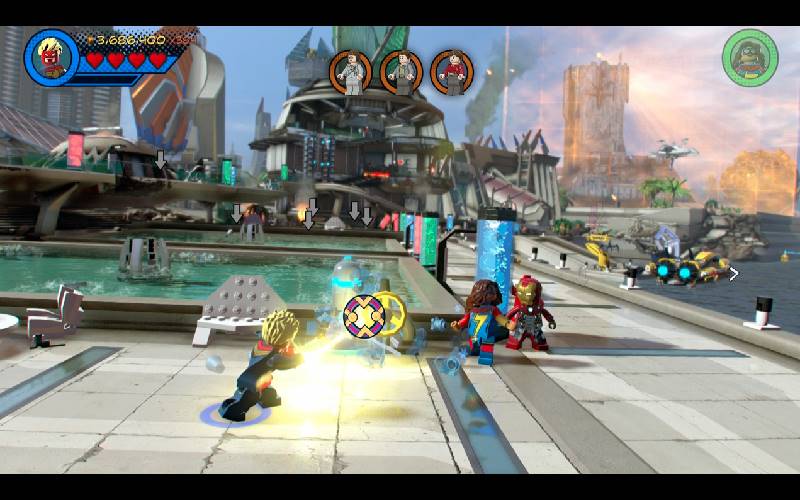The image size is (800, 500).
Task: Select the green-ringed second player portrait
Action: 749,56
